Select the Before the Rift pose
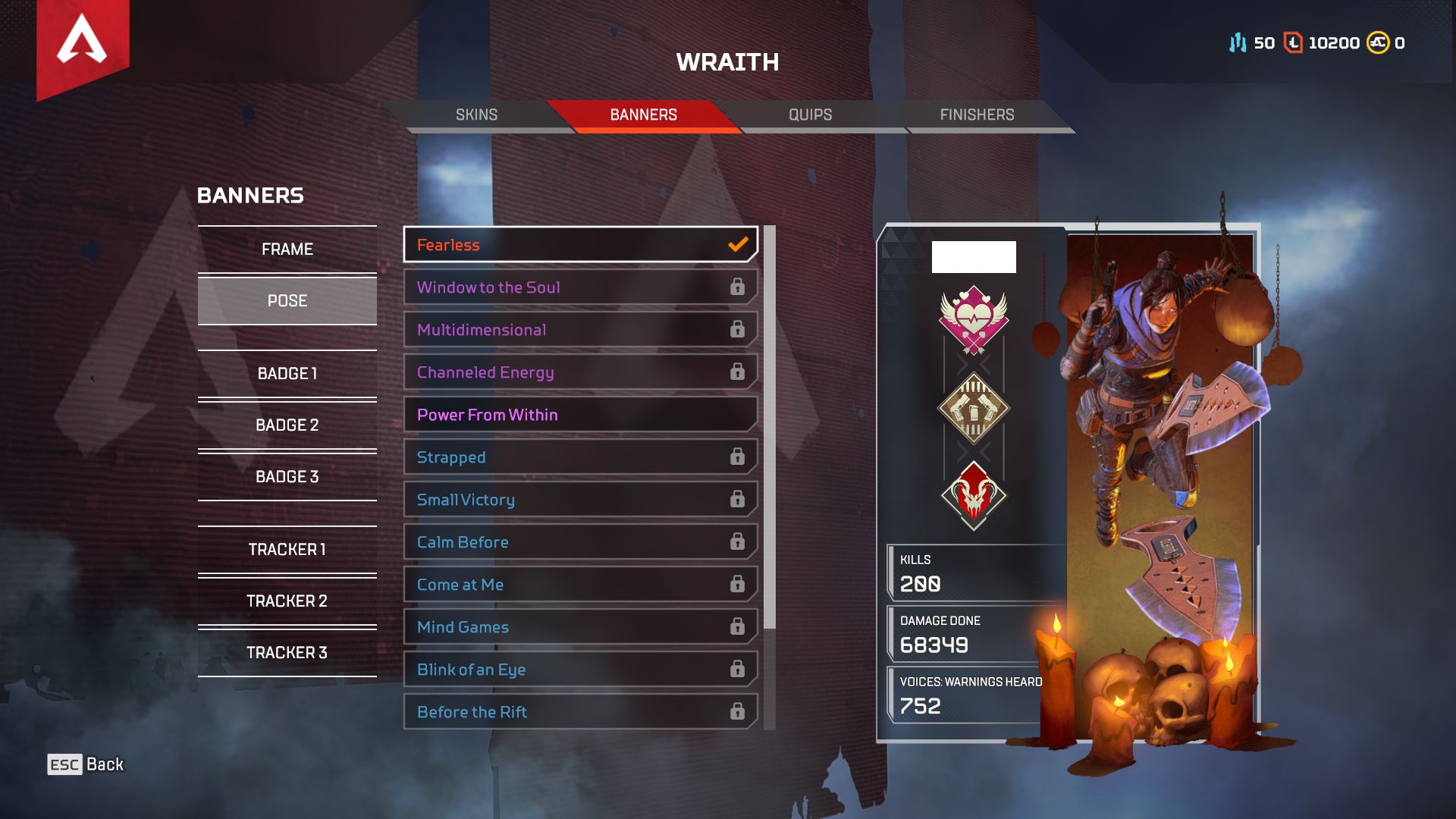 (580, 712)
